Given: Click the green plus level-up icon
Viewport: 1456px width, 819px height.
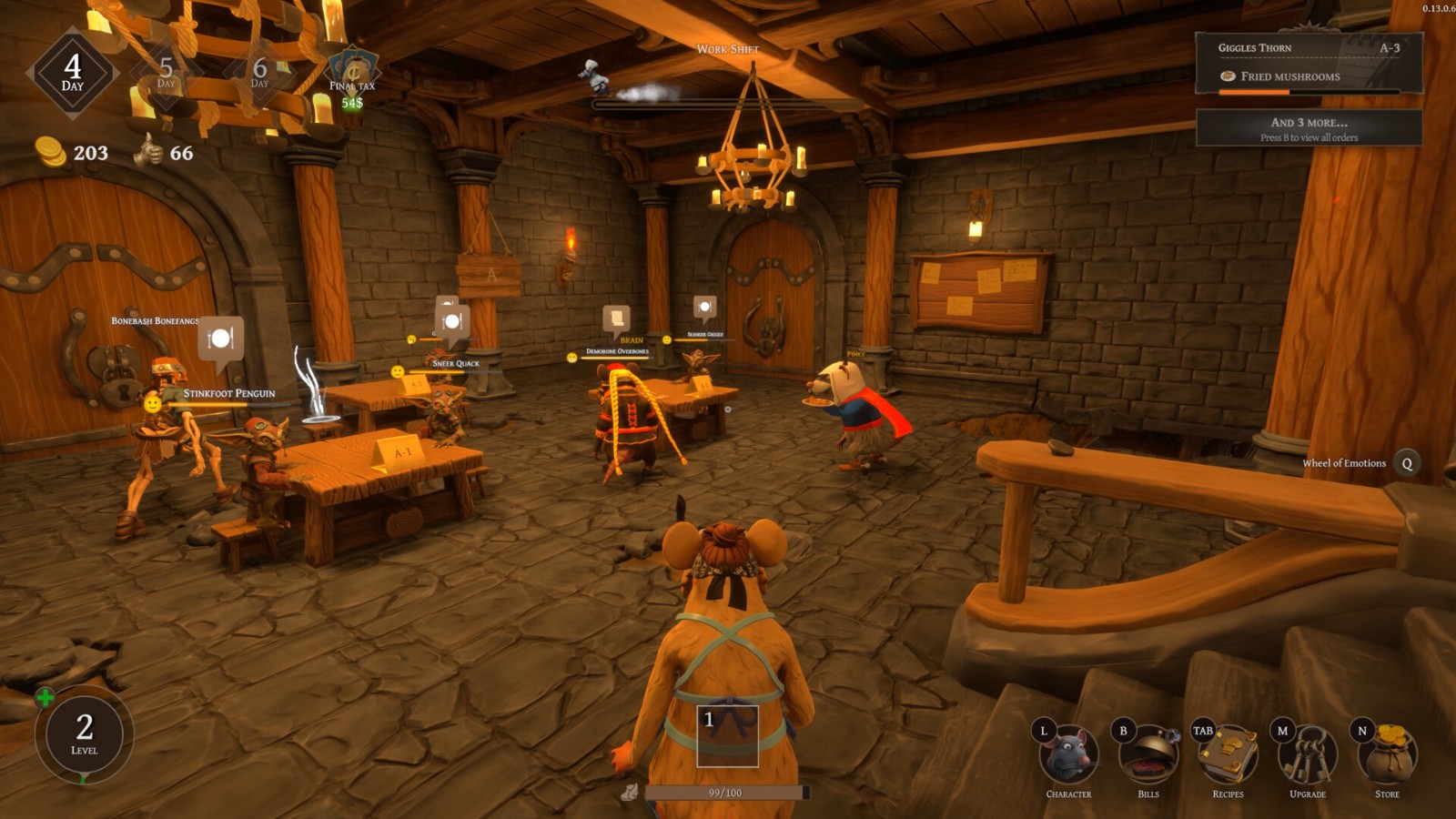Looking at the screenshot, I should (45, 698).
